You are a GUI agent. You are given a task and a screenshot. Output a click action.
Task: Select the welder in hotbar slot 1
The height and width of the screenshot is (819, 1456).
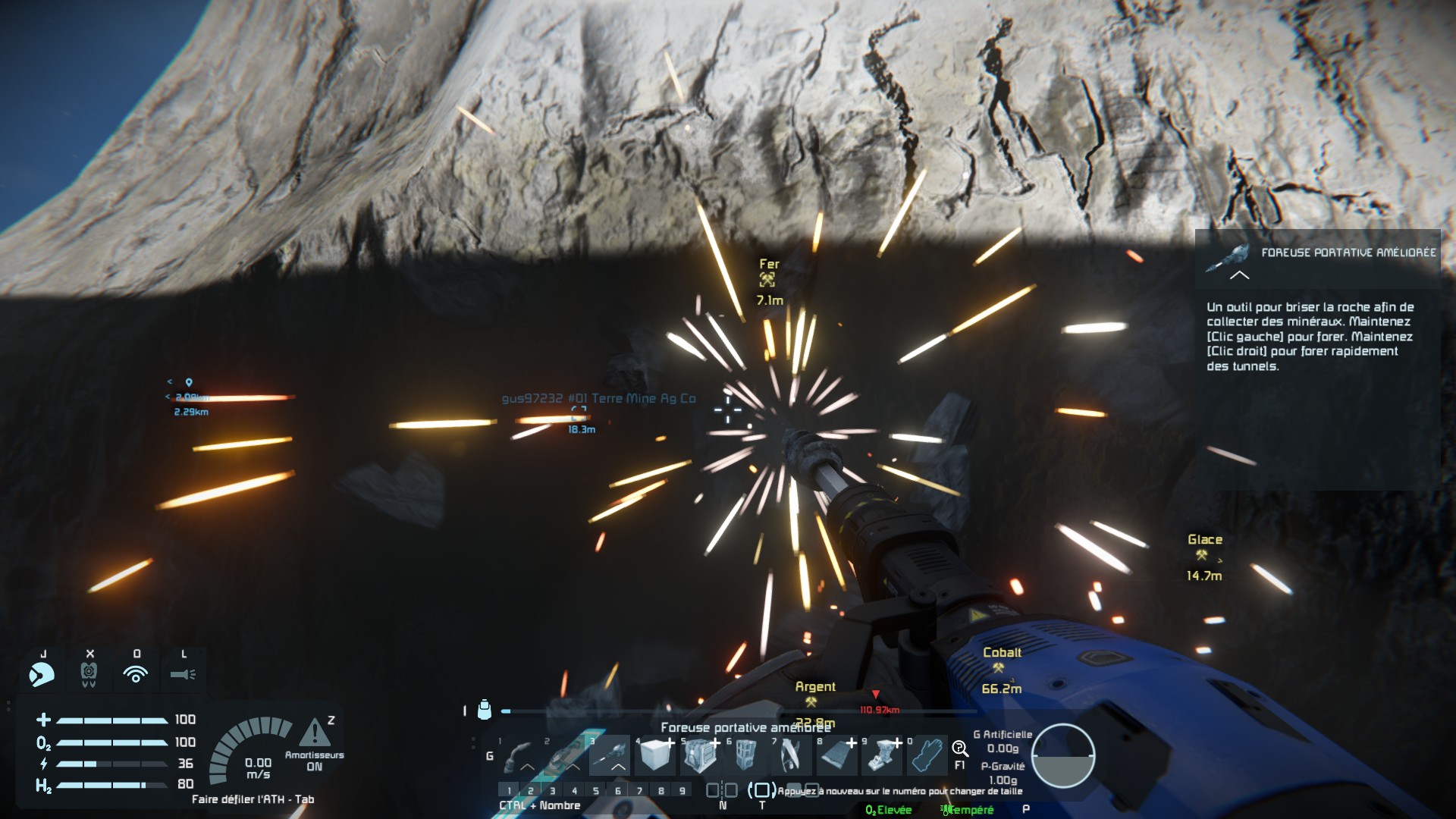tap(520, 756)
